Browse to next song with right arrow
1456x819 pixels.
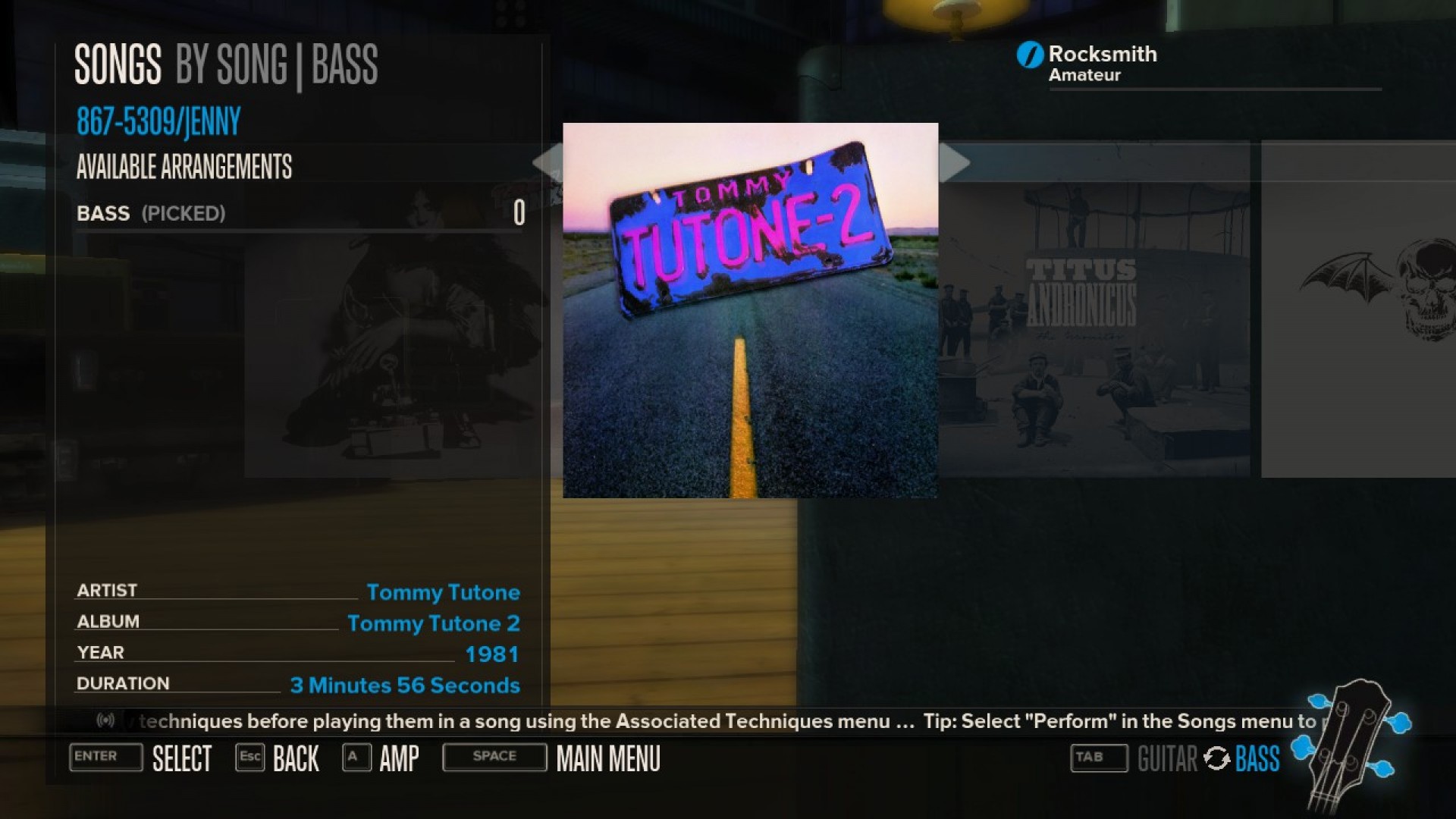click(x=957, y=163)
